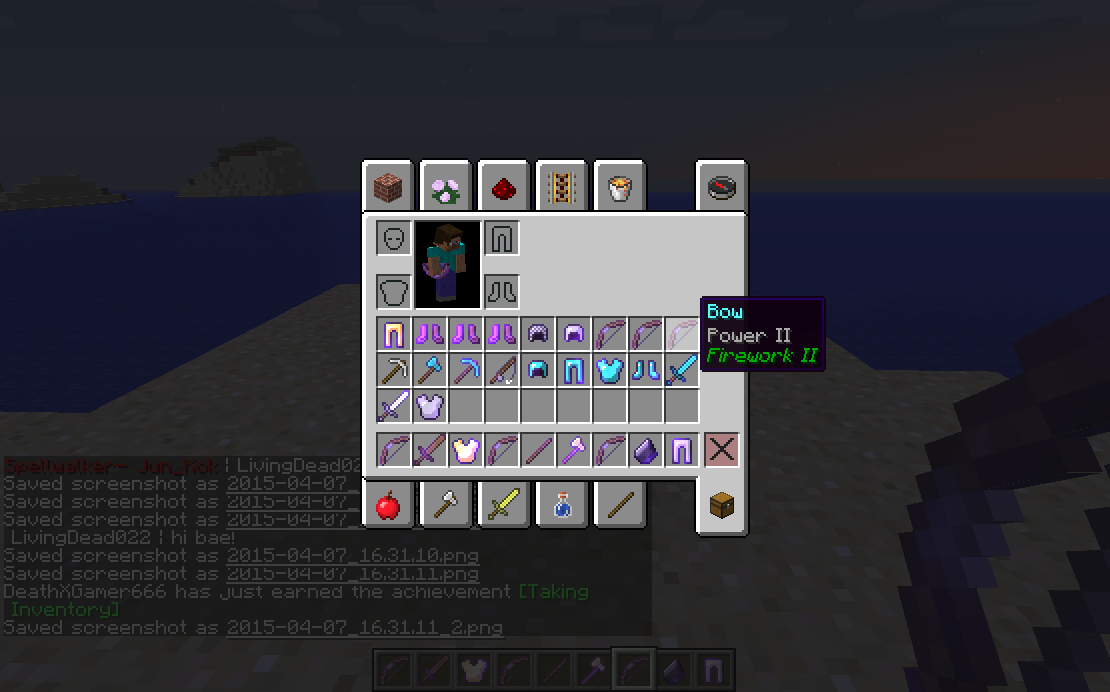Open the Brewing potion tab
Image resolution: width=1110 pixels, height=692 pixels.
click(561, 506)
